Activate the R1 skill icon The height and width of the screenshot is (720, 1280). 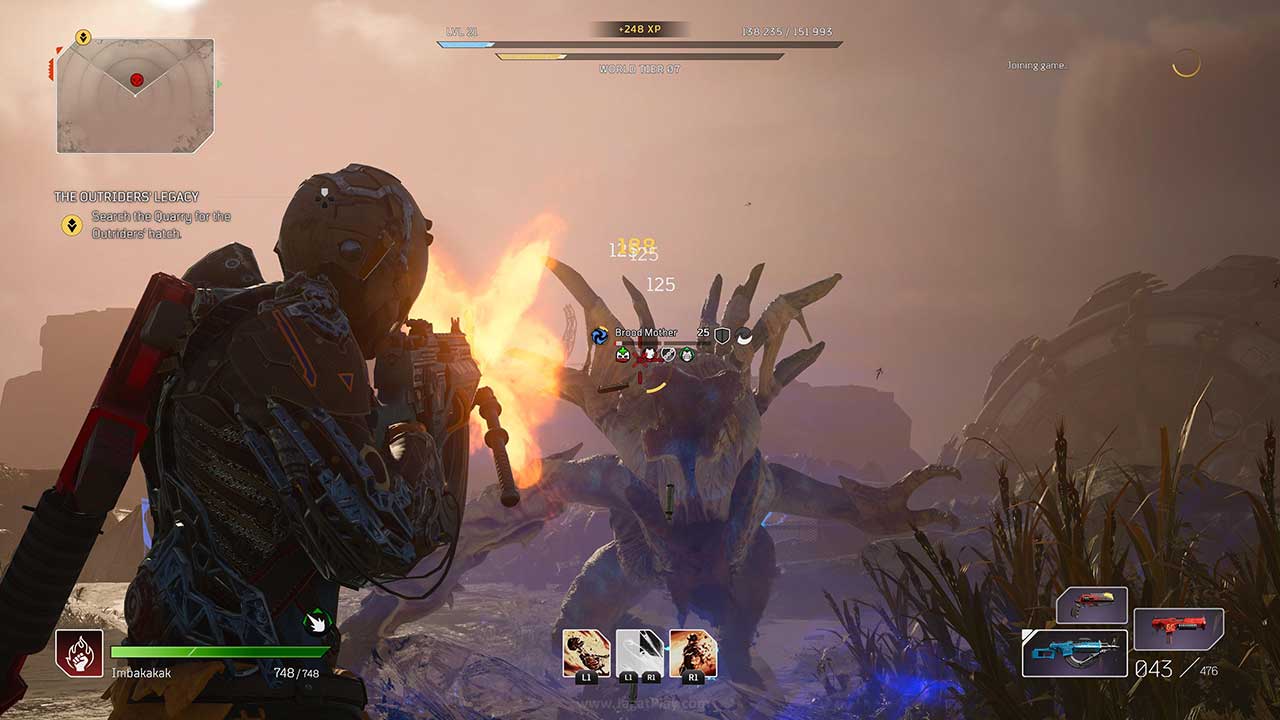tap(692, 650)
